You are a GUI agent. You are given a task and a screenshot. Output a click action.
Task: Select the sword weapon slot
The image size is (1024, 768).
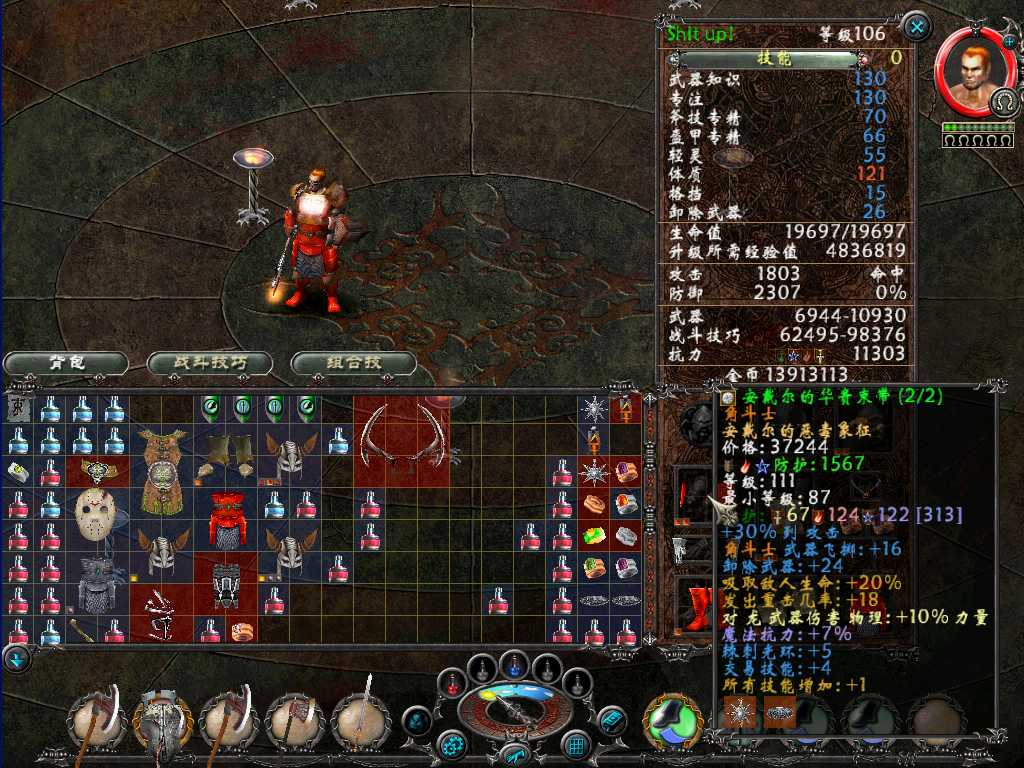360,720
